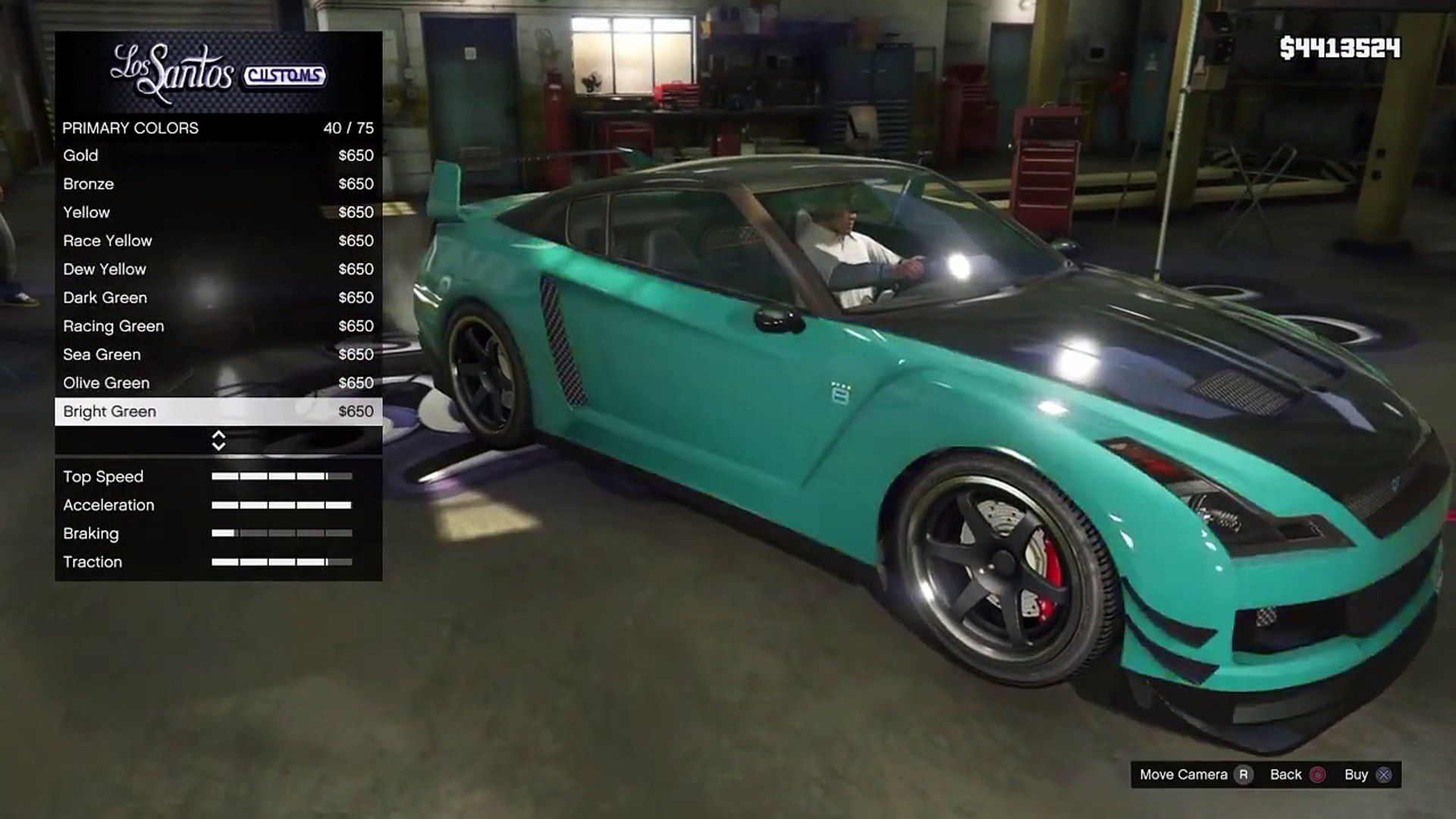
Task: Select Race Yellow from the list
Action: tap(218, 241)
